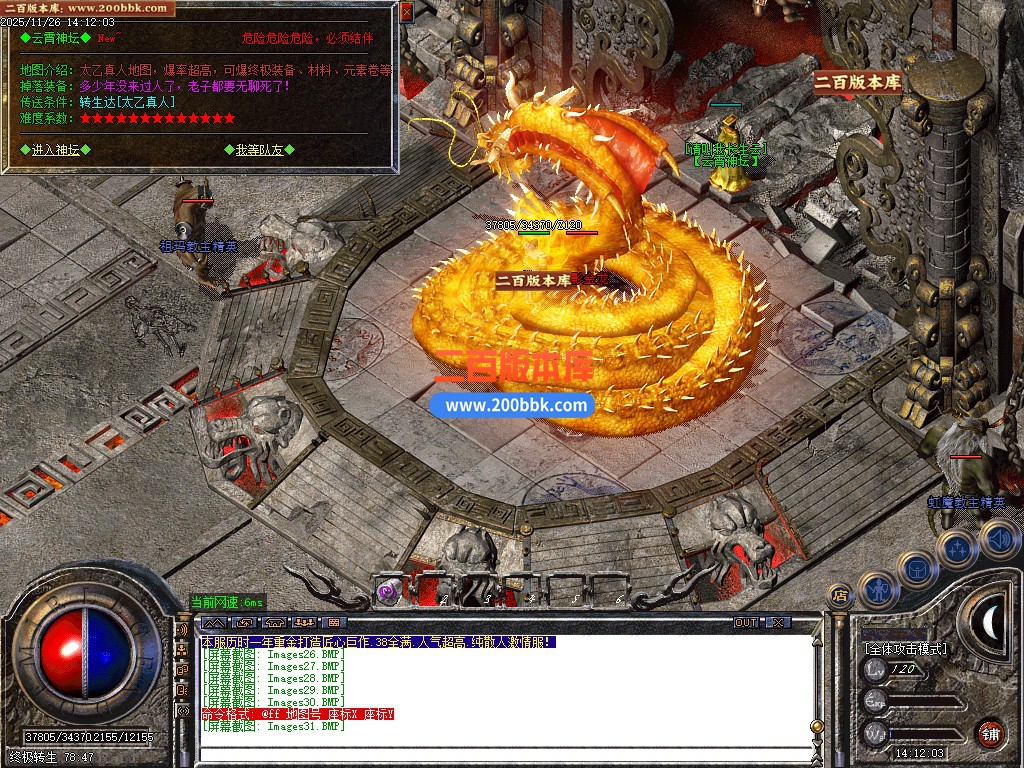Open the character equipment panel (warrior figure icon)
This screenshot has width=1024, height=768.
click(x=877, y=588)
